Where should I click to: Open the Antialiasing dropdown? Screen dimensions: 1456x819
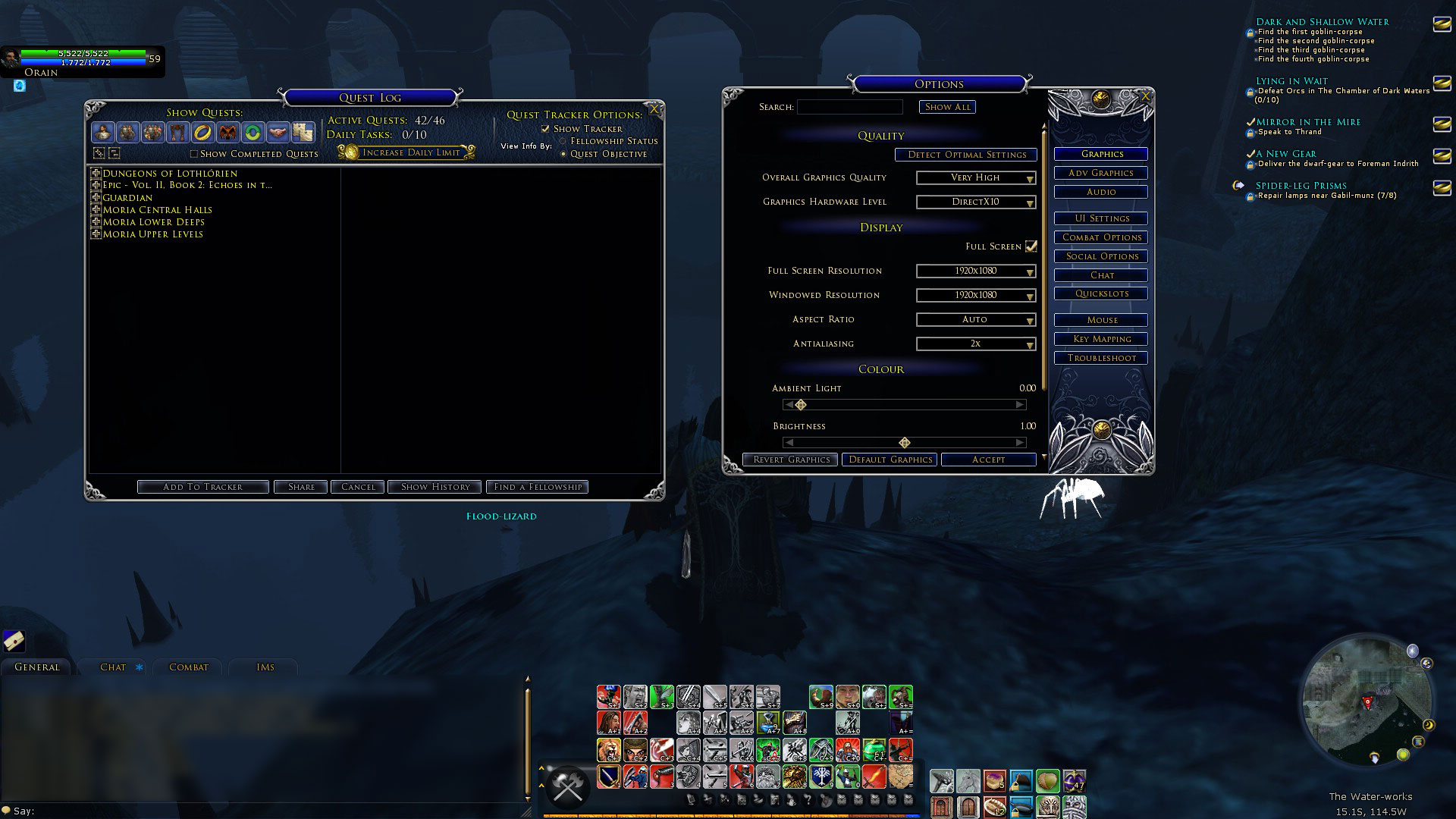point(976,344)
